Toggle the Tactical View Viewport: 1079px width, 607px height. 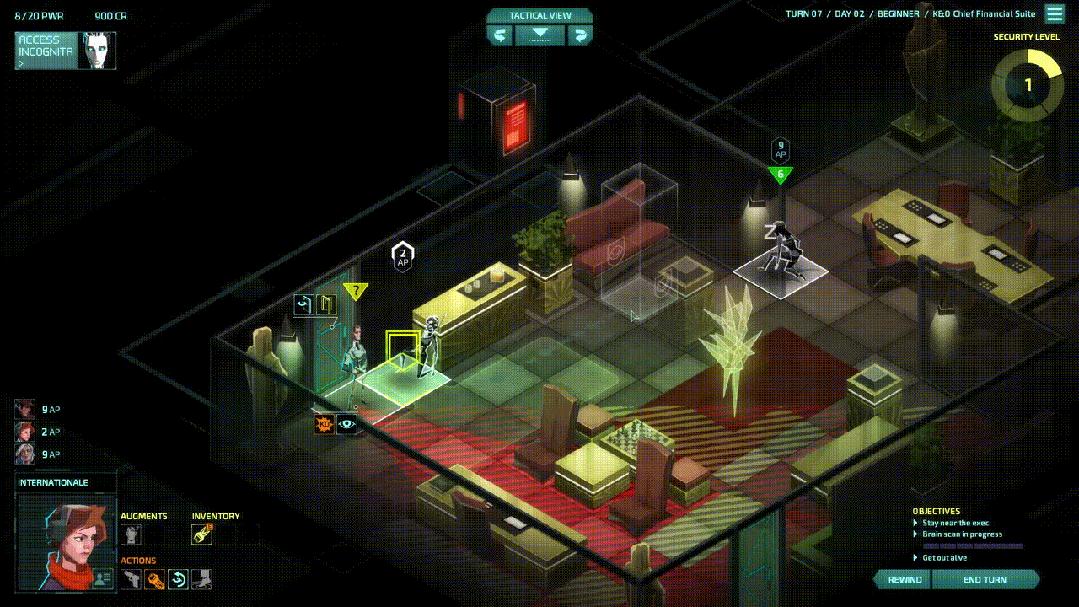pos(540,34)
